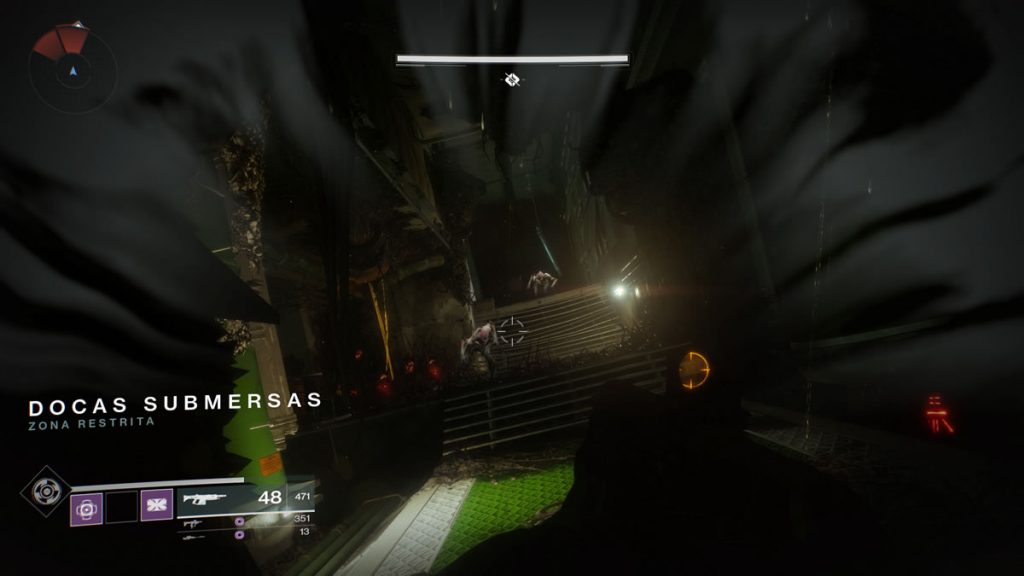This screenshot has height=576, width=1024.
Task: Click the radar minimap
Action: (x=72, y=70)
